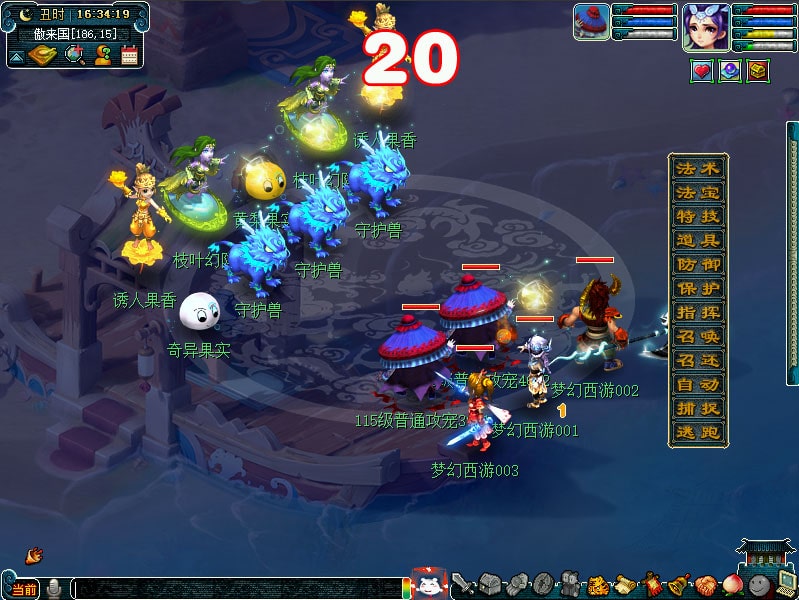Screen dimensions: 799x600
Task: Click the player character portrait
Action: pos(704,25)
